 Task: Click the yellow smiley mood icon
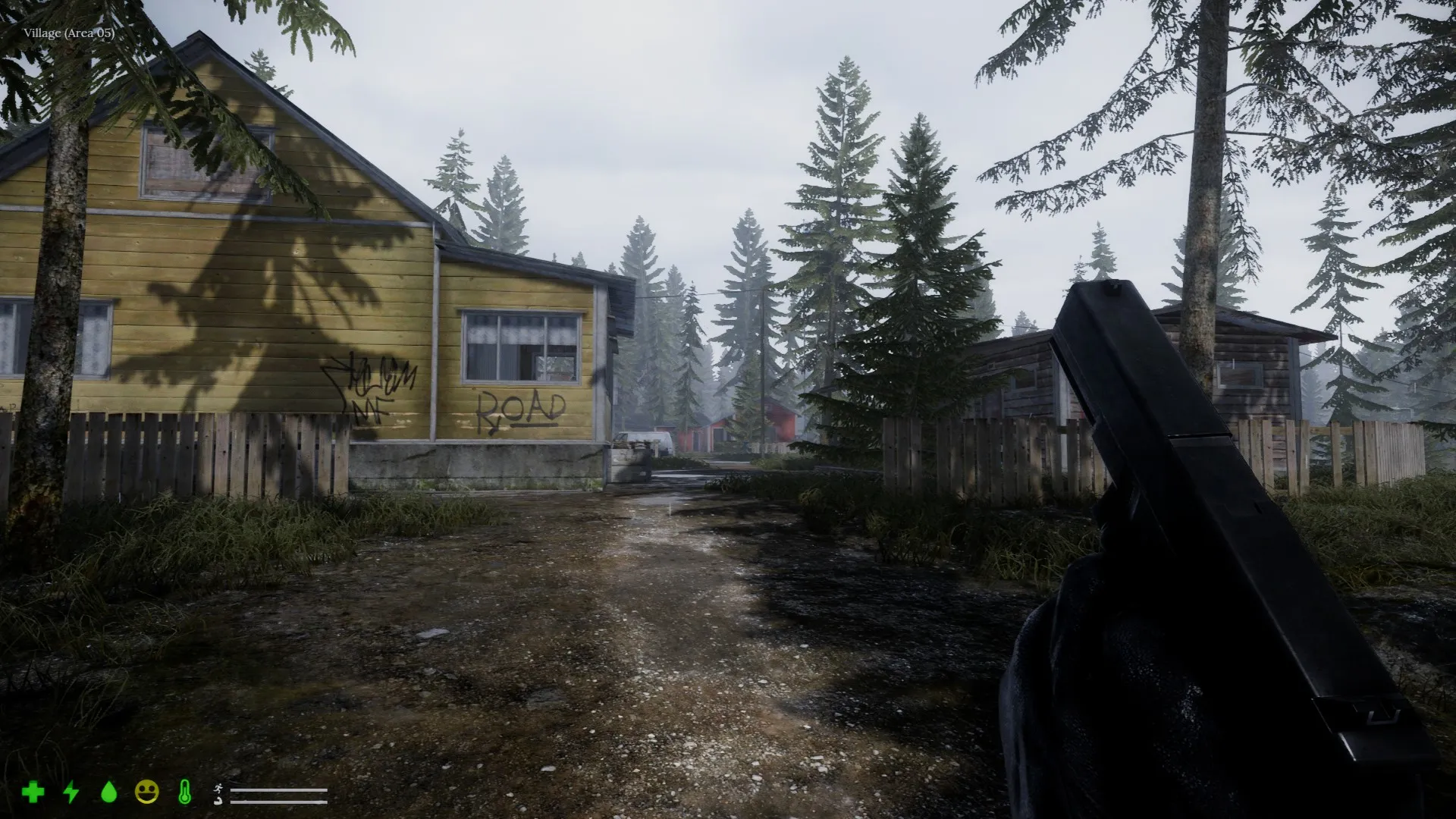[x=146, y=790]
